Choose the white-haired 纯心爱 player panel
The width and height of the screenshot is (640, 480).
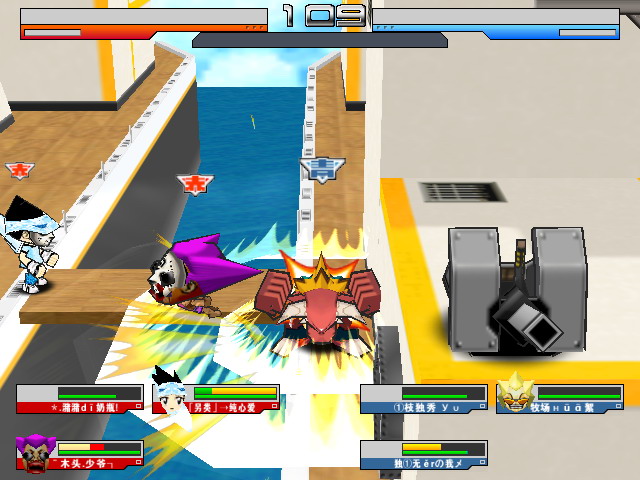[x=217, y=399]
